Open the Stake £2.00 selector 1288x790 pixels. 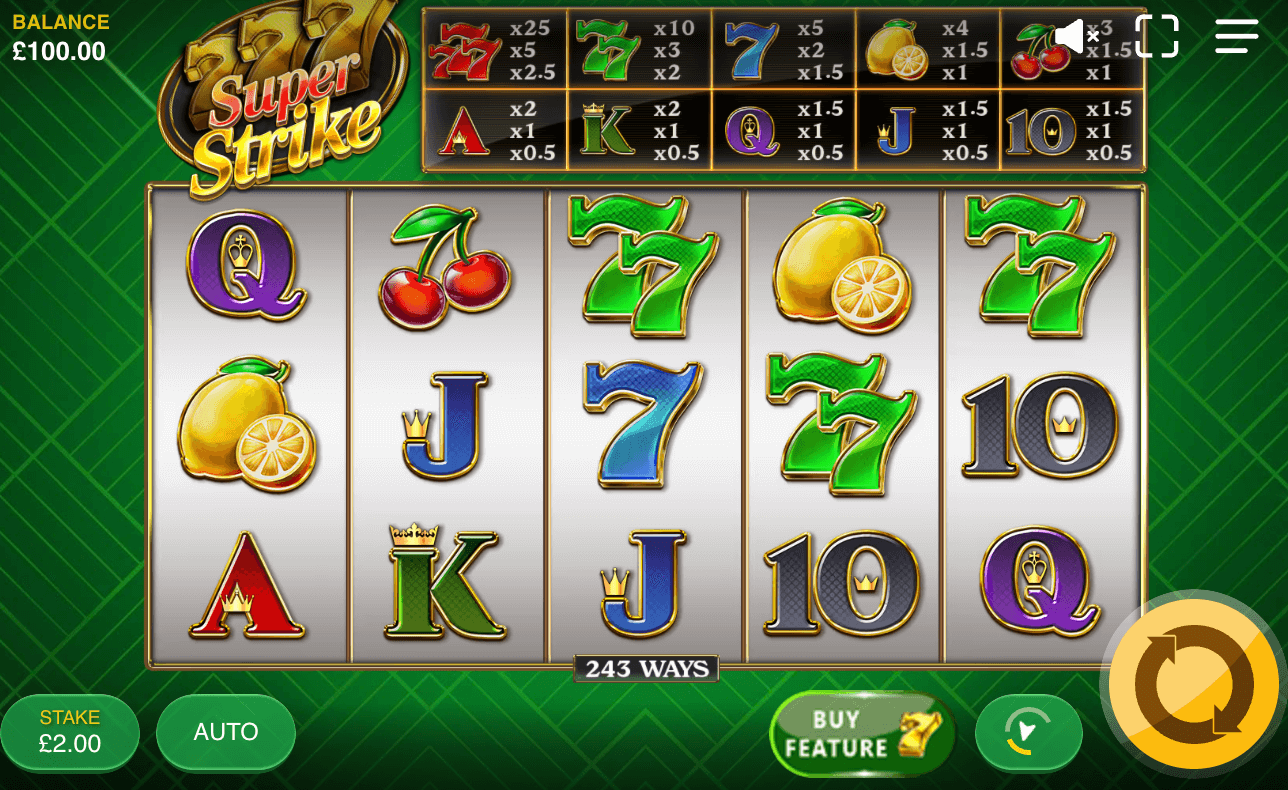coord(70,732)
